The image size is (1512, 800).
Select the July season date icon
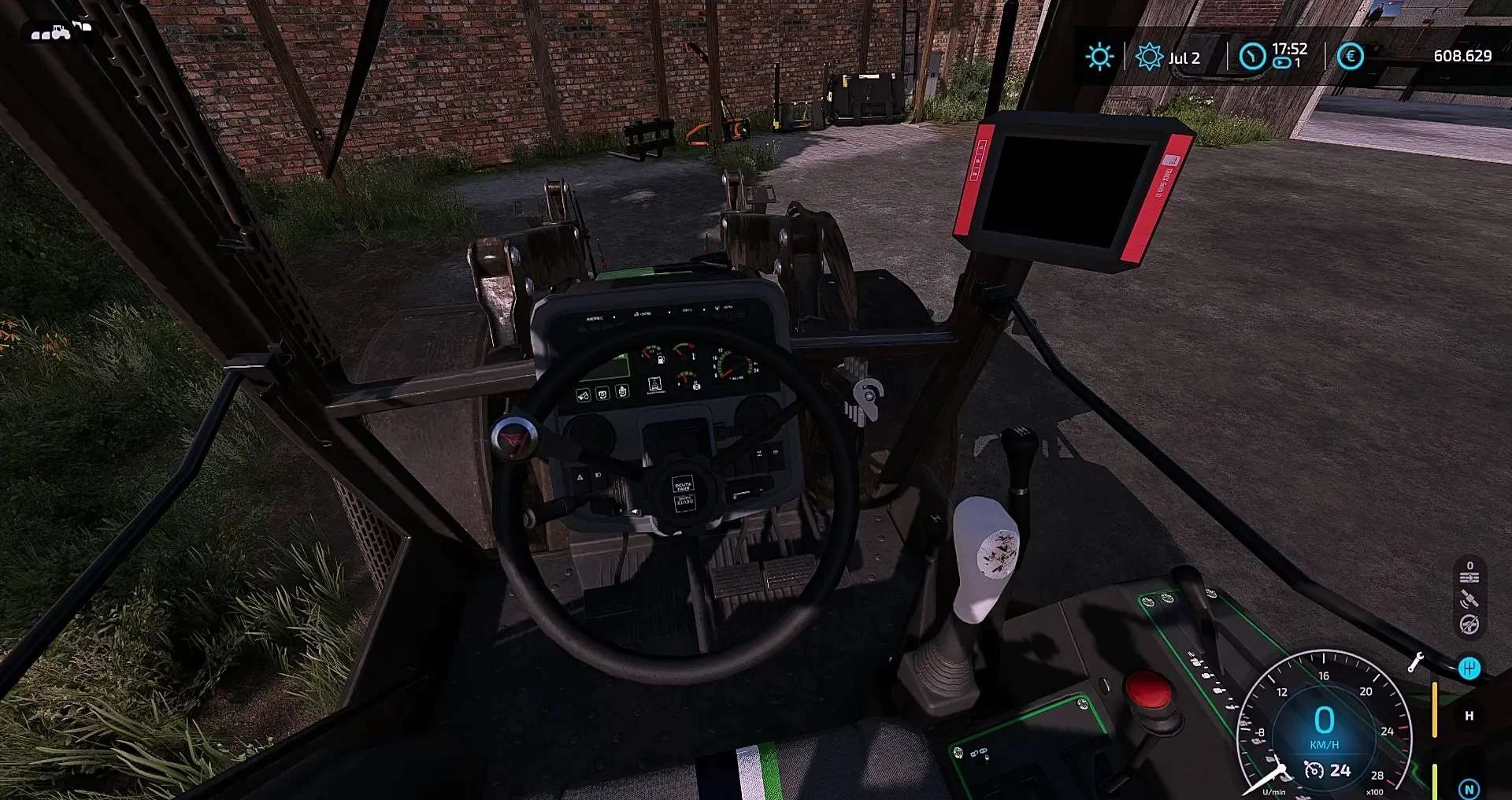coord(1149,57)
